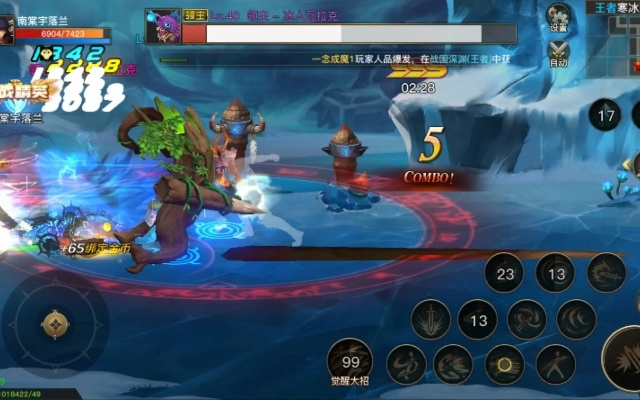Click the player portrait avatar
This screenshot has height=400, width=640.
click(7, 29)
